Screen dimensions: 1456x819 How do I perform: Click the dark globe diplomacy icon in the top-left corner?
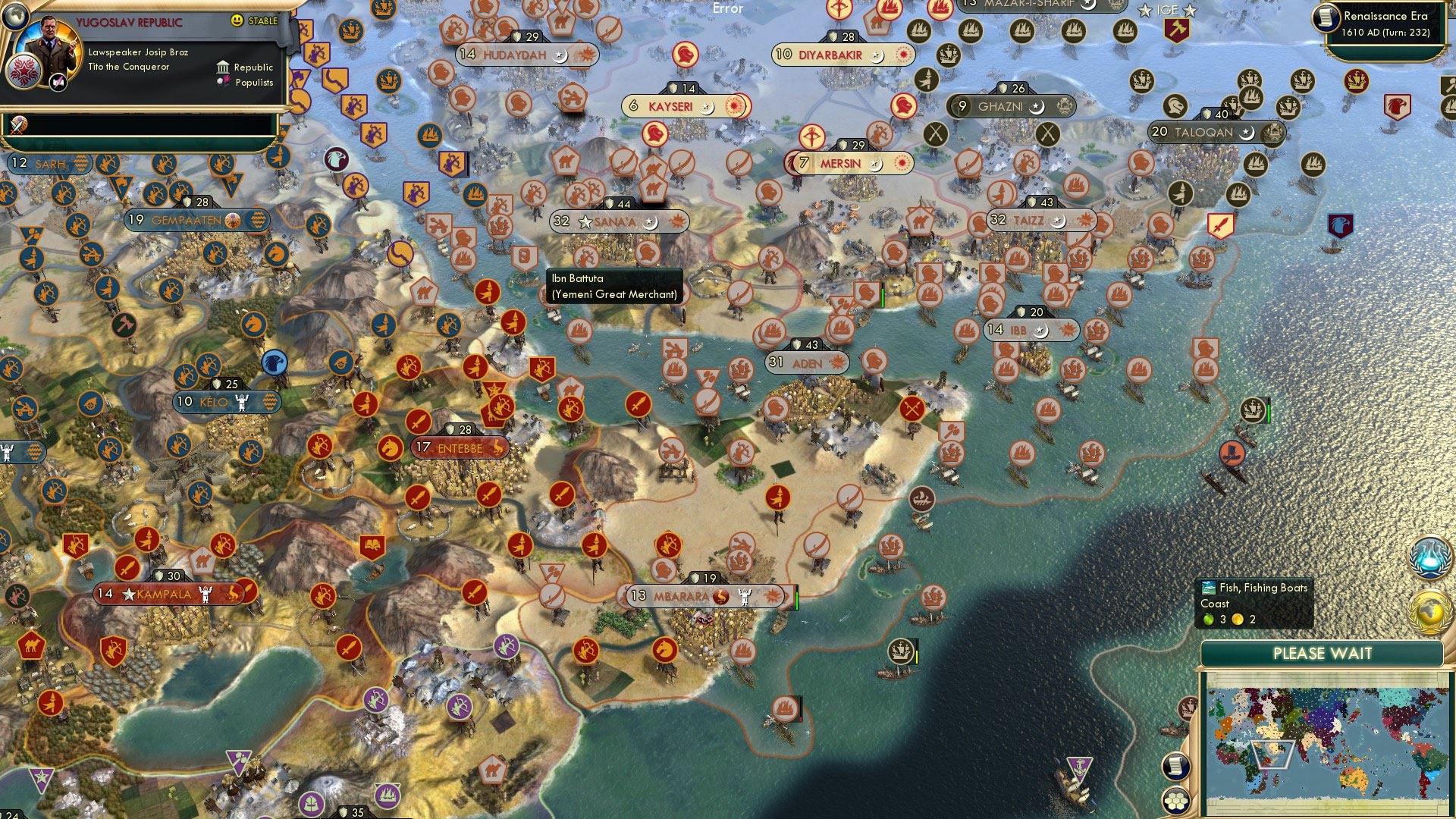pos(15,17)
